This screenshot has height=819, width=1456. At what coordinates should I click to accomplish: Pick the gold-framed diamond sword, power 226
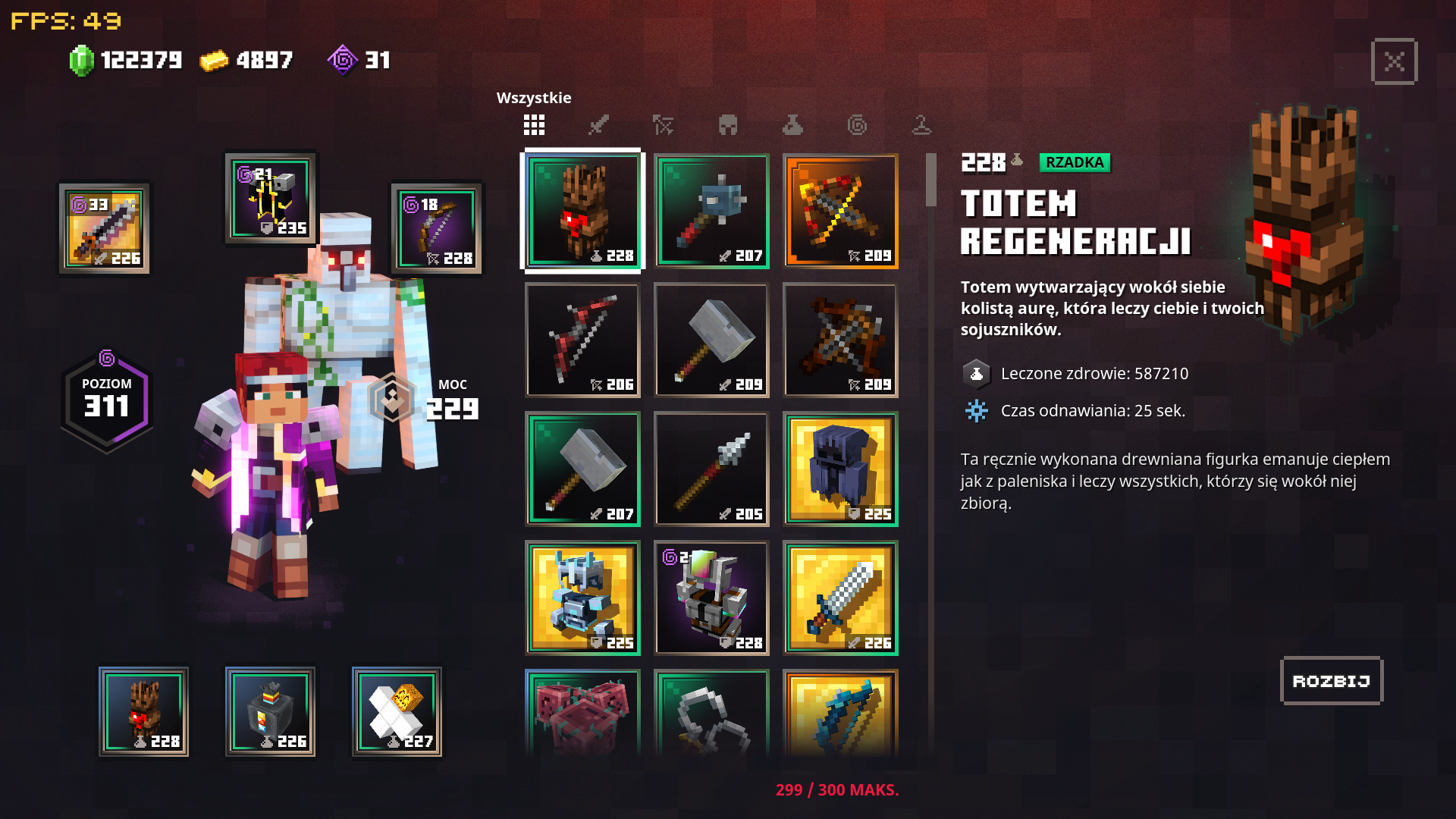tap(840, 598)
